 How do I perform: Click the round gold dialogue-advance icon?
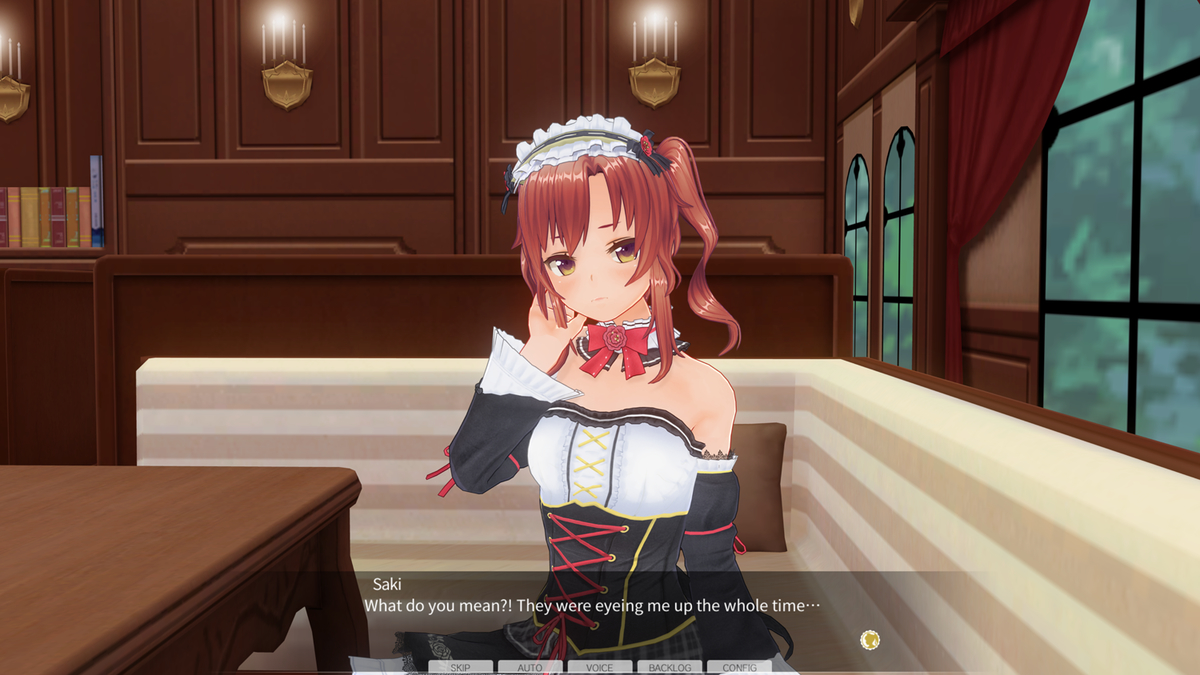coord(869,639)
